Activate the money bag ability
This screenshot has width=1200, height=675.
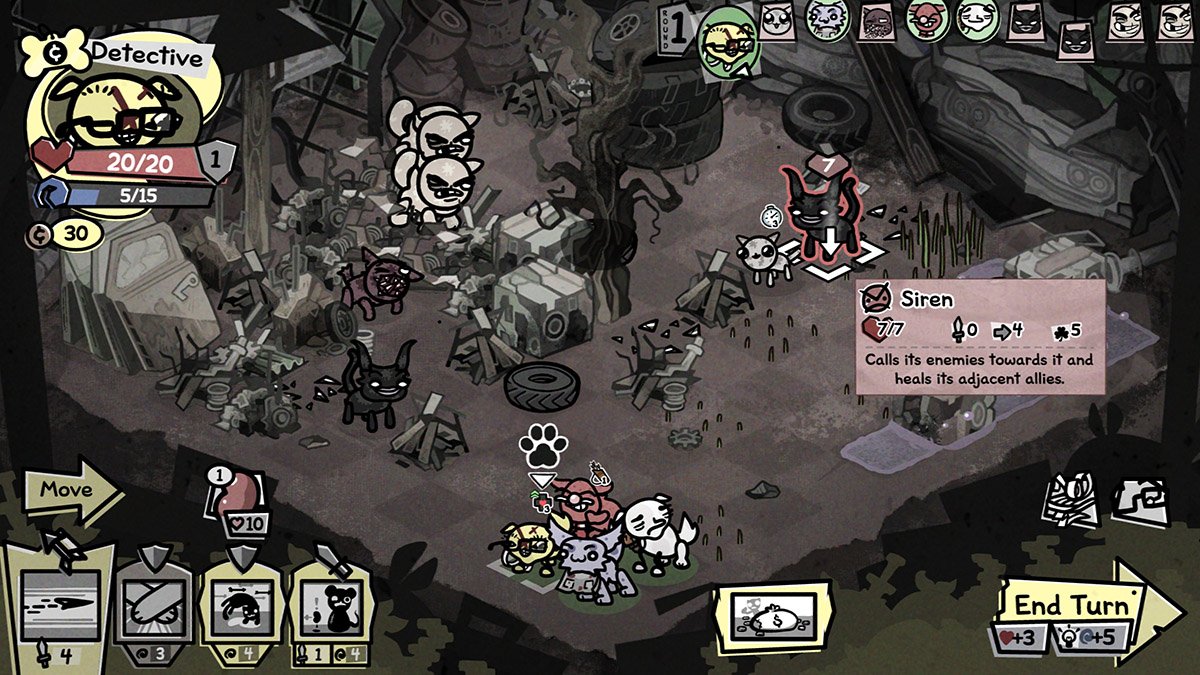coord(773,614)
